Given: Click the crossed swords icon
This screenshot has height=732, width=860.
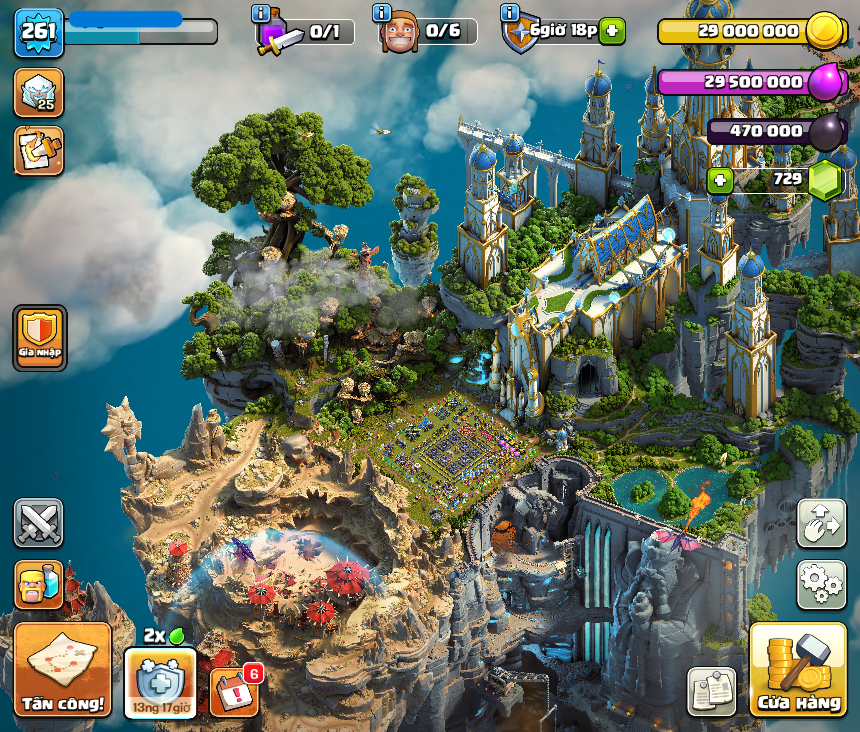Looking at the screenshot, I should 39,523.
